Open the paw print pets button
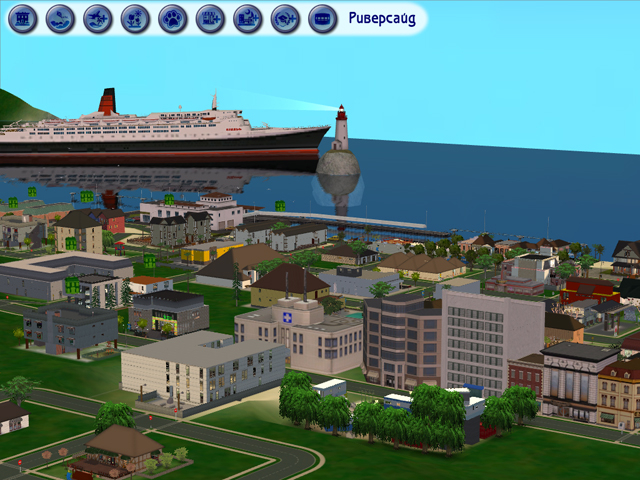 [172, 18]
